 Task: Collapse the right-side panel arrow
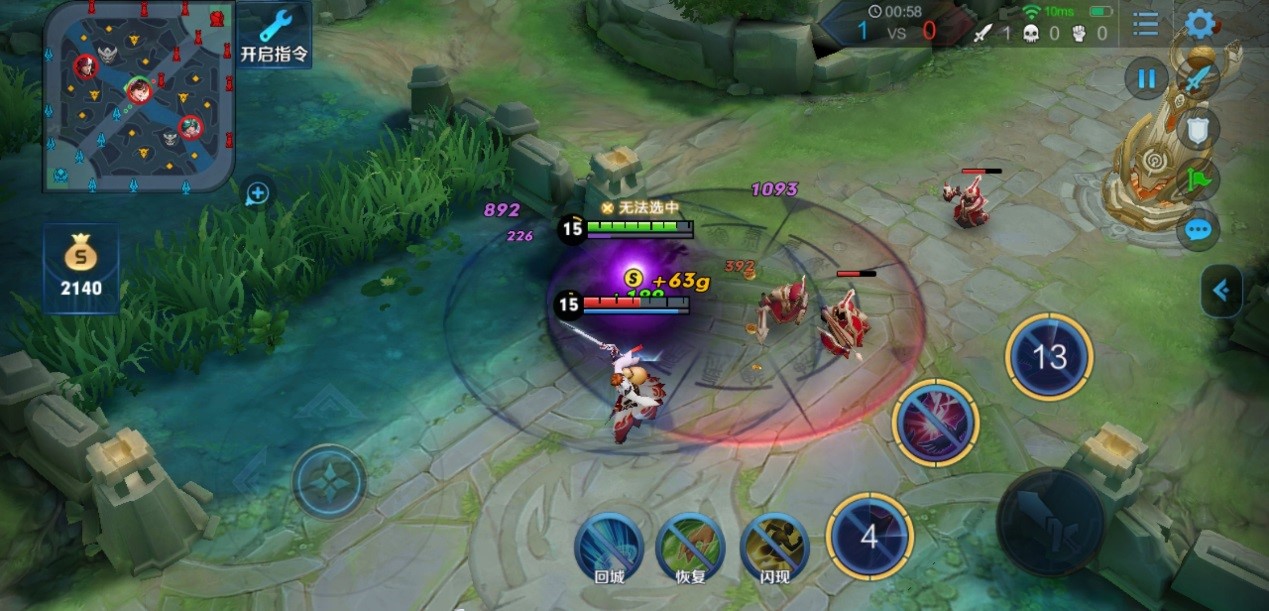[1221, 291]
